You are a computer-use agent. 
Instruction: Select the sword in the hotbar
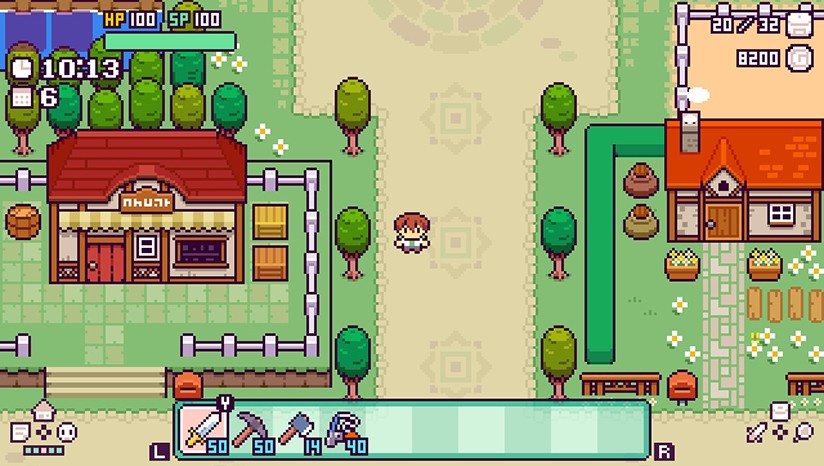(x=205, y=429)
